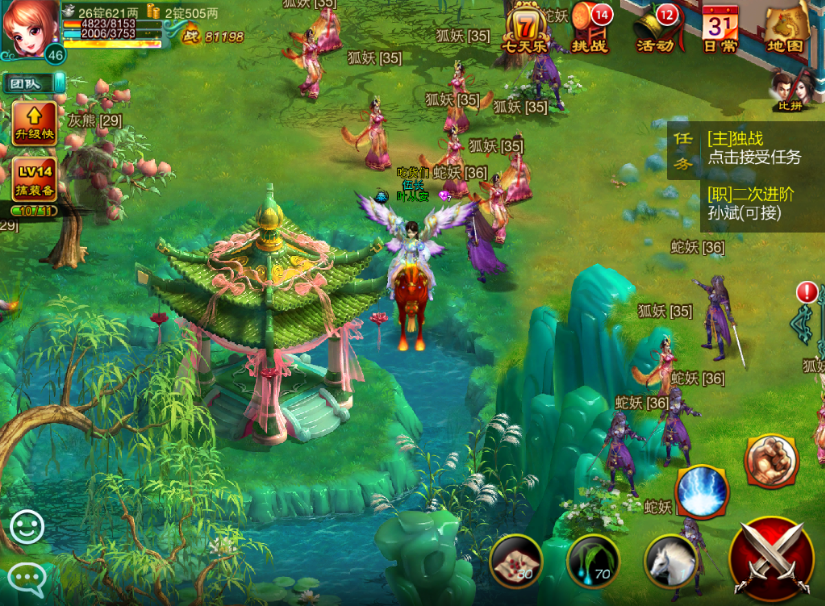Open the chat speech bubble

tap(27, 577)
